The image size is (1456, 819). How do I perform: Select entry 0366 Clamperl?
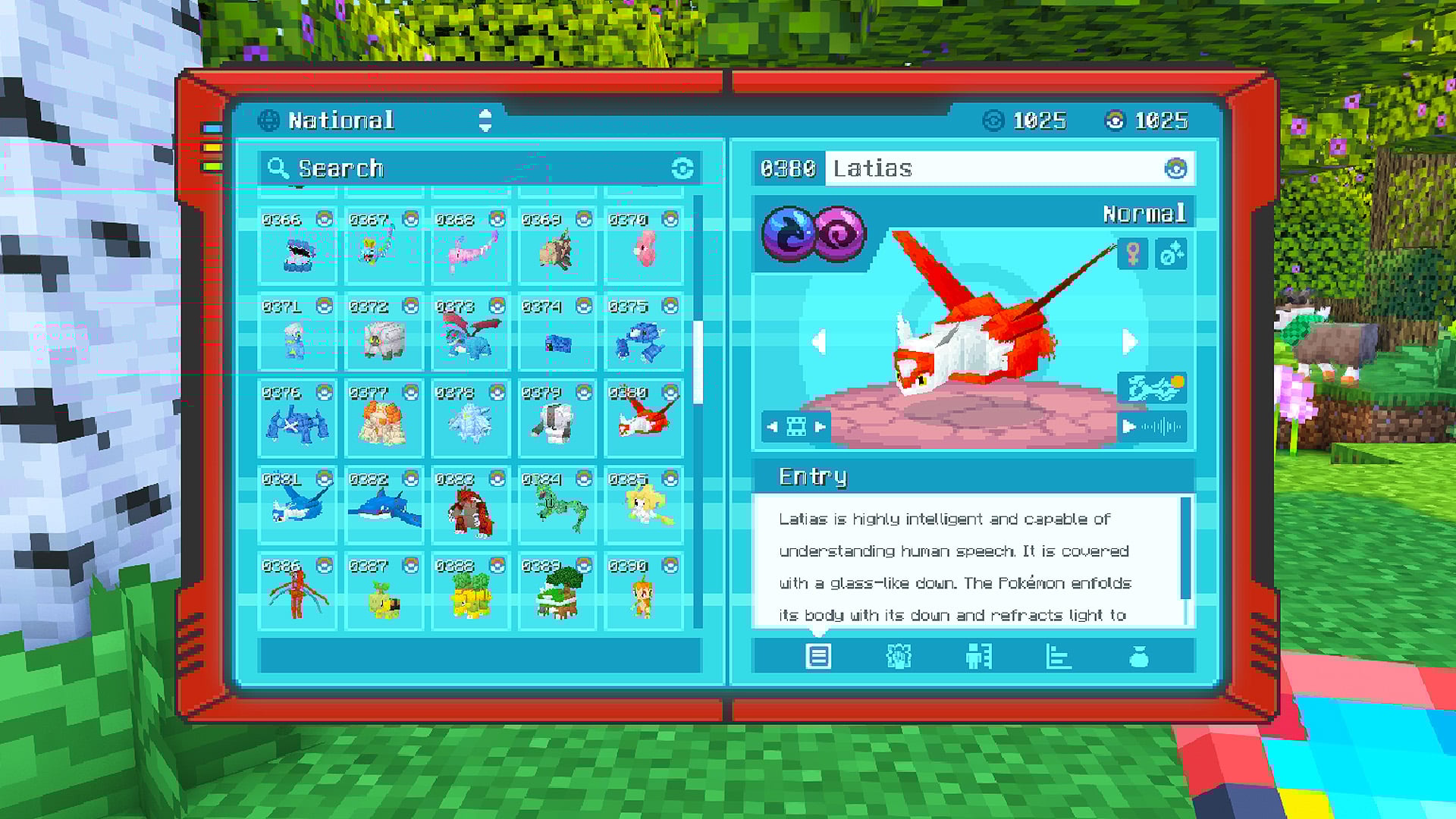[297, 245]
